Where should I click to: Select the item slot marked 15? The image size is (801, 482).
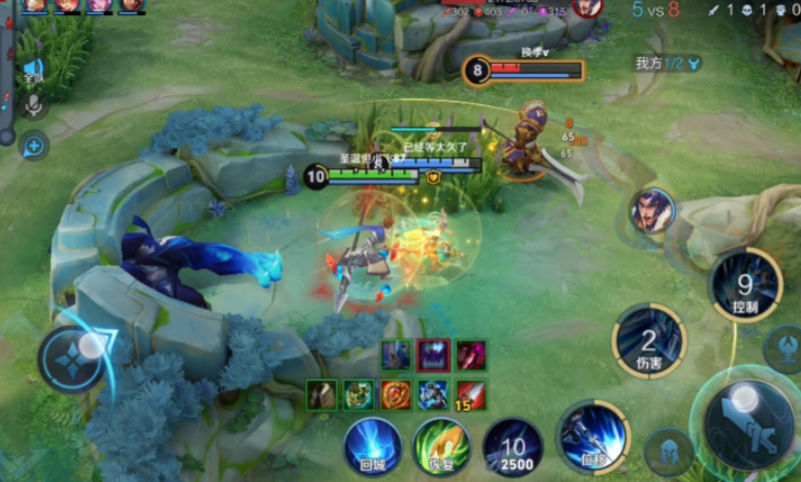(x=471, y=394)
